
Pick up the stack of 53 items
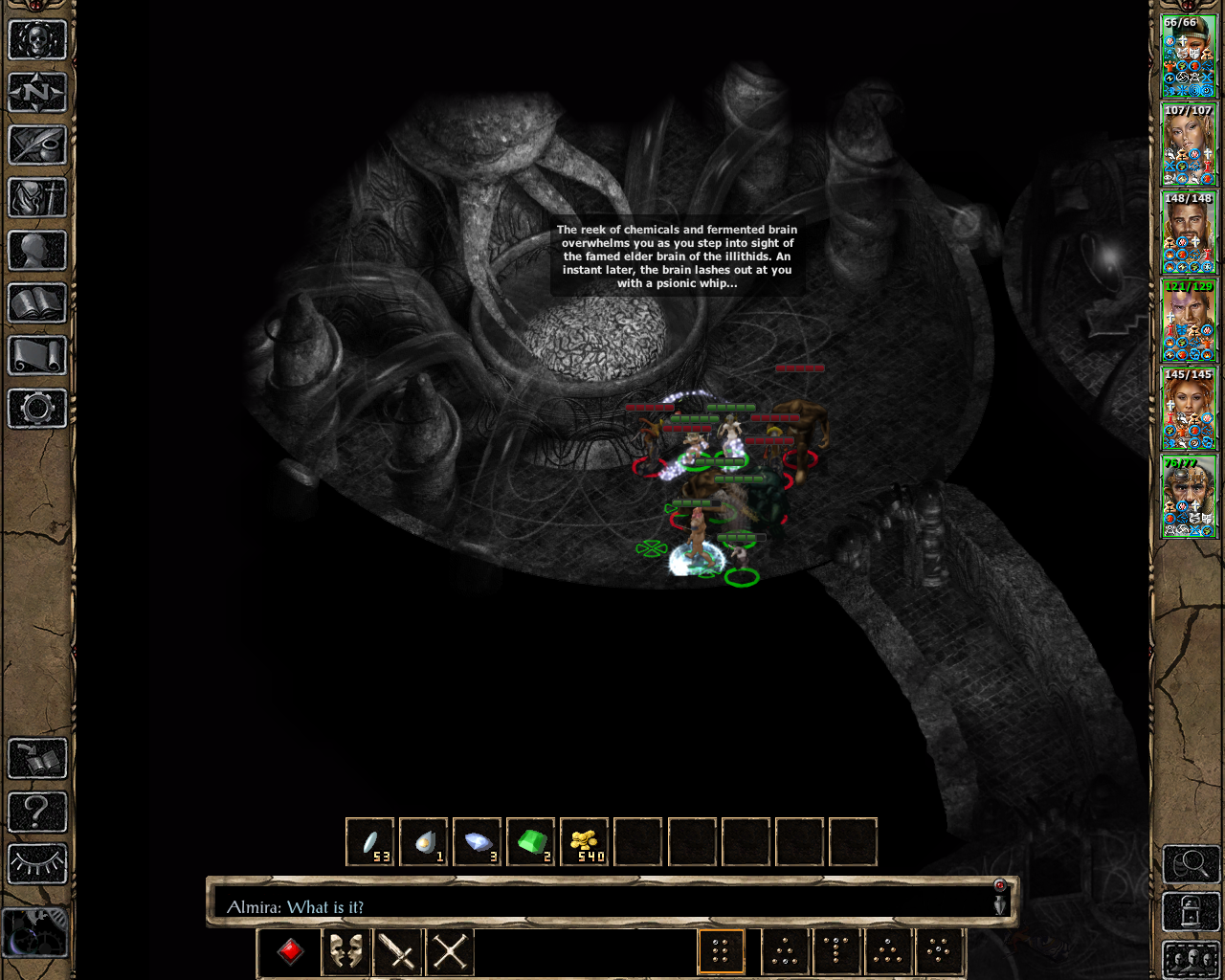(x=370, y=842)
